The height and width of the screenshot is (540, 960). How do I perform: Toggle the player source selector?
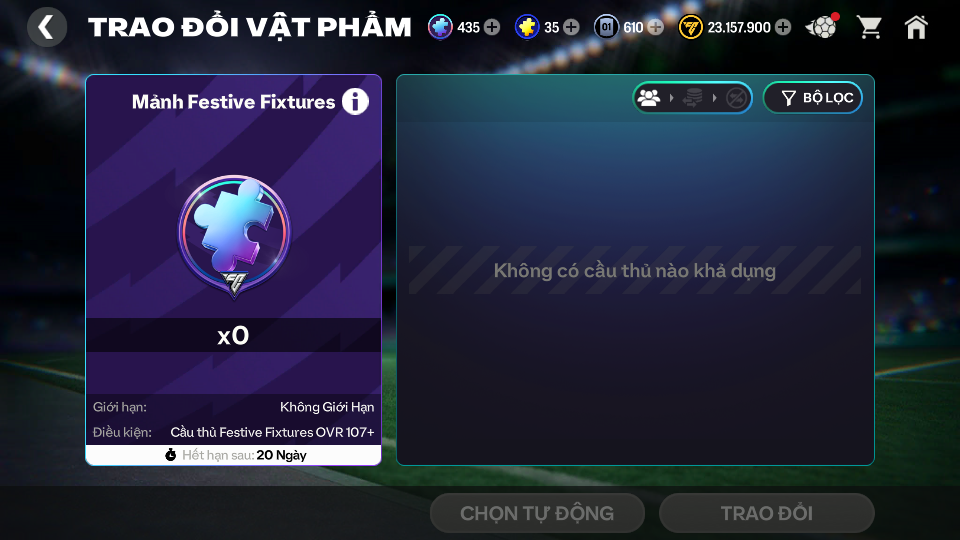(692, 98)
